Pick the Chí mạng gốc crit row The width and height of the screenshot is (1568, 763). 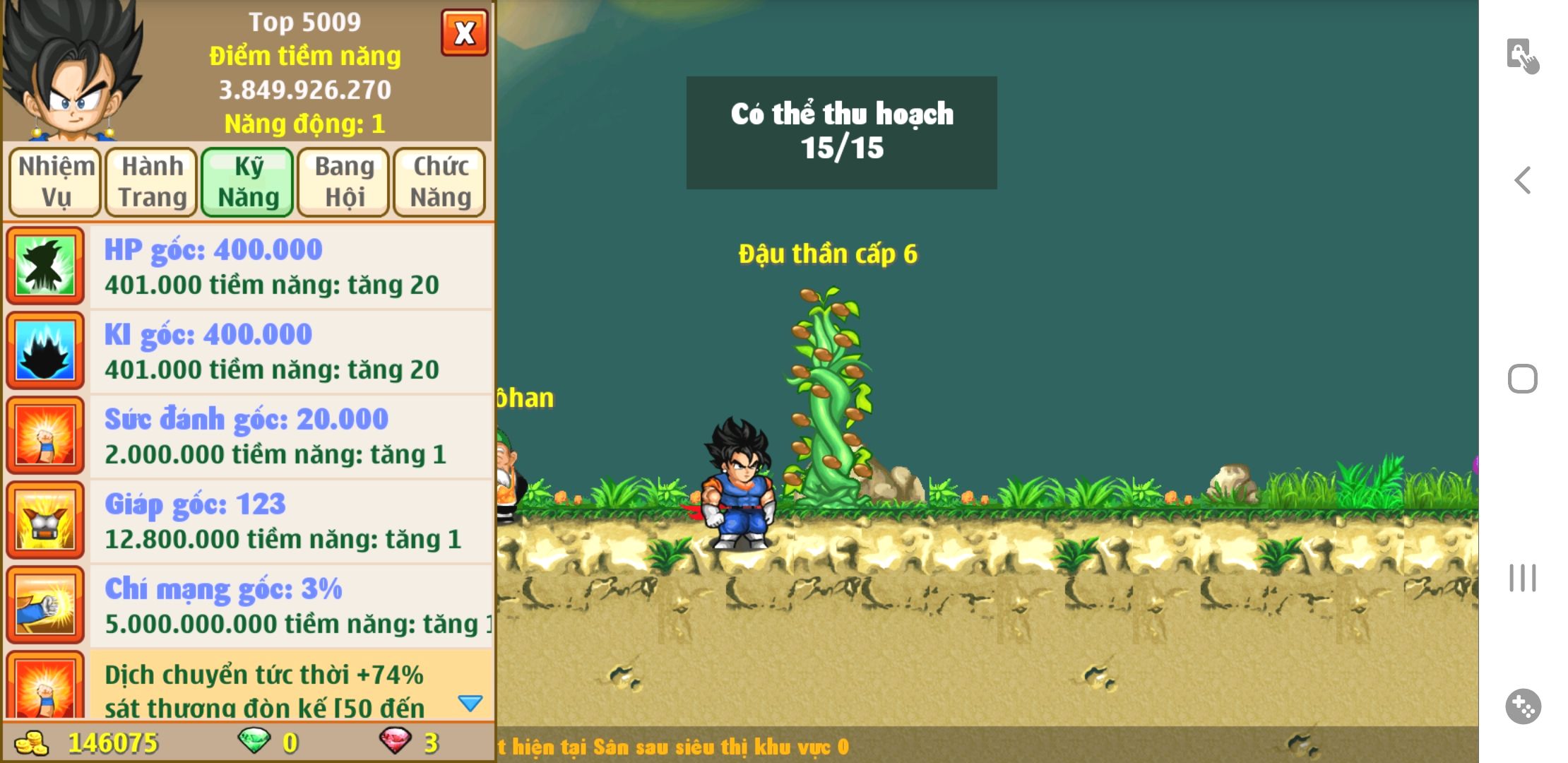(290, 606)
